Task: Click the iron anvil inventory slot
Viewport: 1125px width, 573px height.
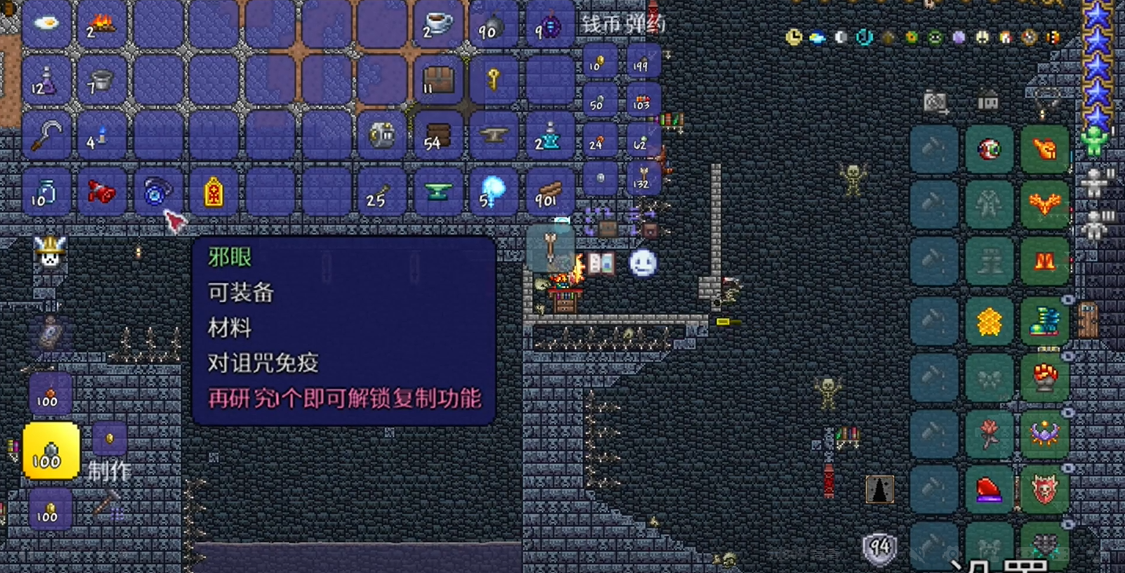Action: click(x=492, y=134)
